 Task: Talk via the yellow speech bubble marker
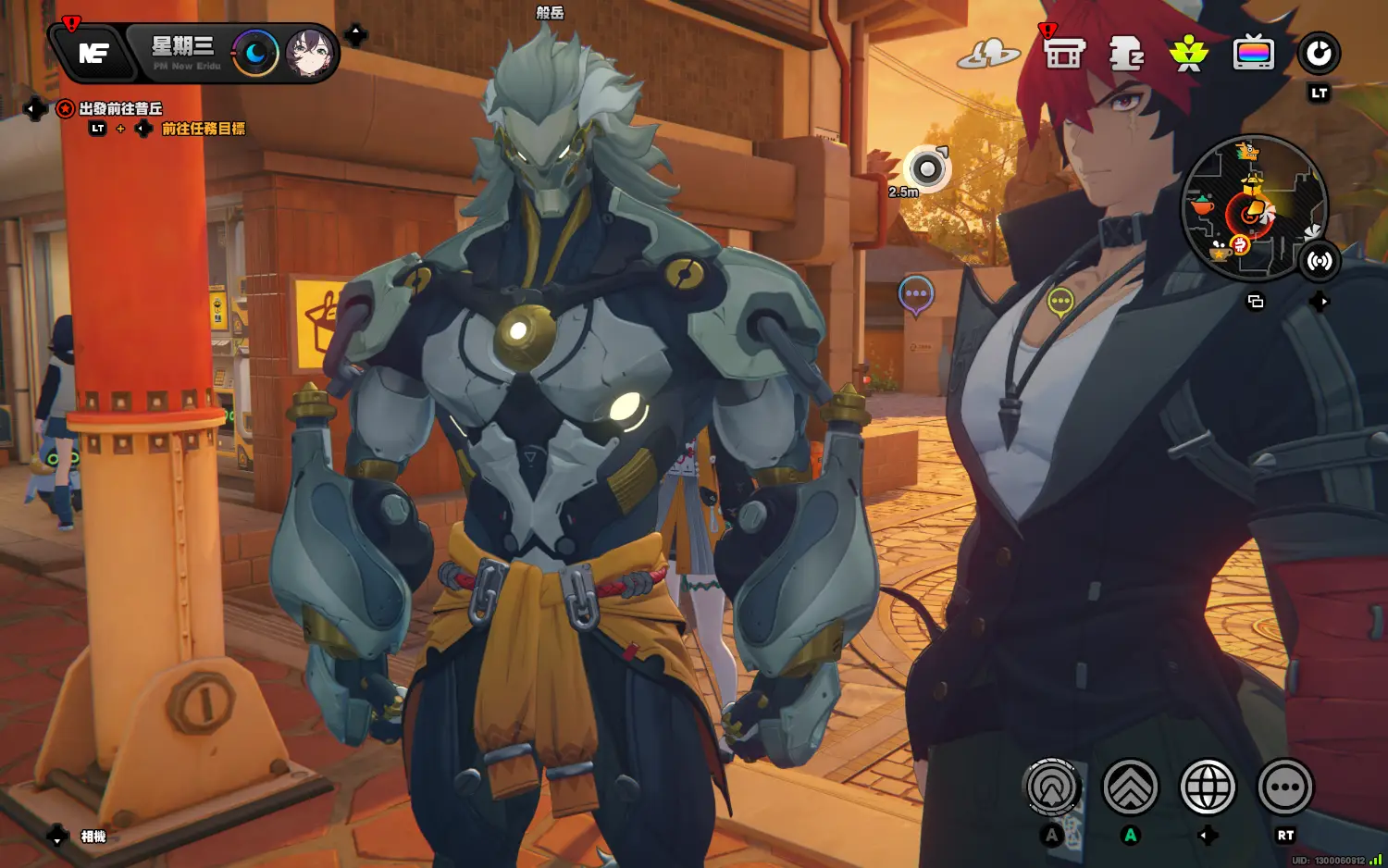[1060, 302]
